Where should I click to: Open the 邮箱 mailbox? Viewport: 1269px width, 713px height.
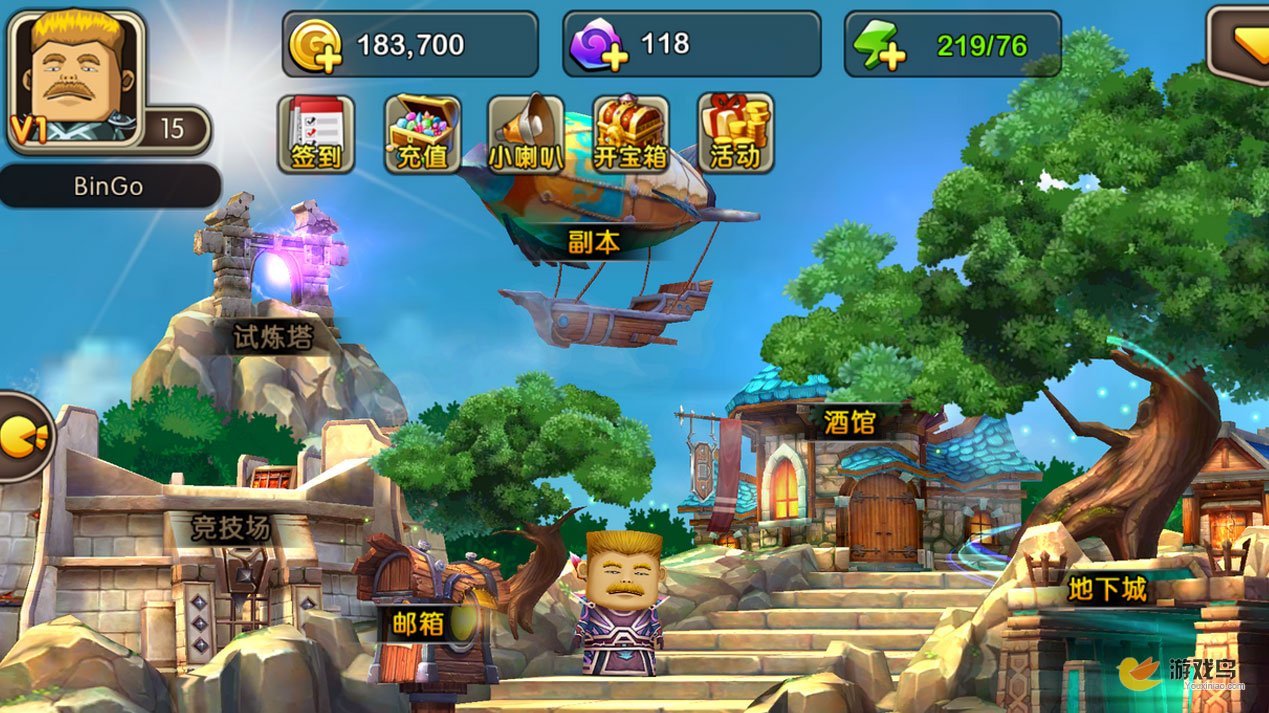click(x=418, y=610)
